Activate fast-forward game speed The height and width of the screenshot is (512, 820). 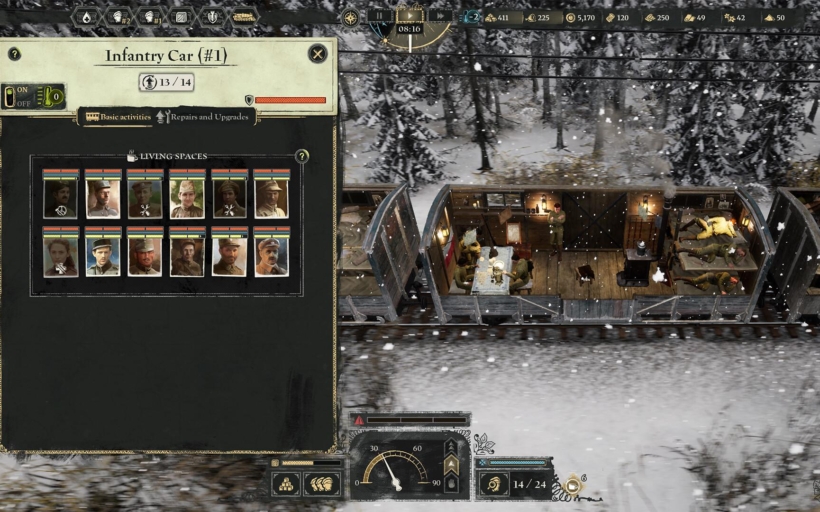tap(437, 16)
